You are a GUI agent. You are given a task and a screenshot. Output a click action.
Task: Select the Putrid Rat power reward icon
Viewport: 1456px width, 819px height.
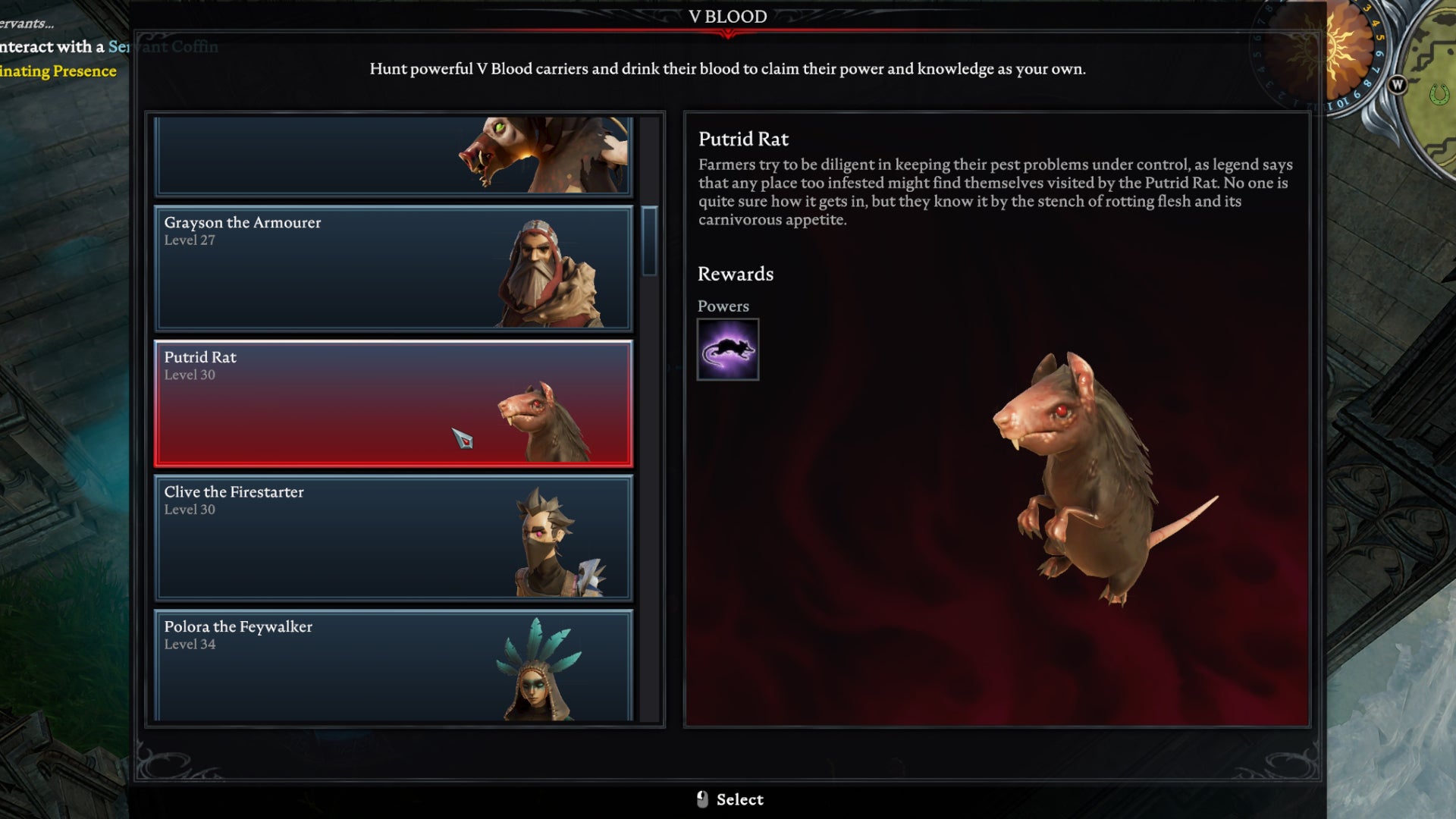[x=727, y=350]
